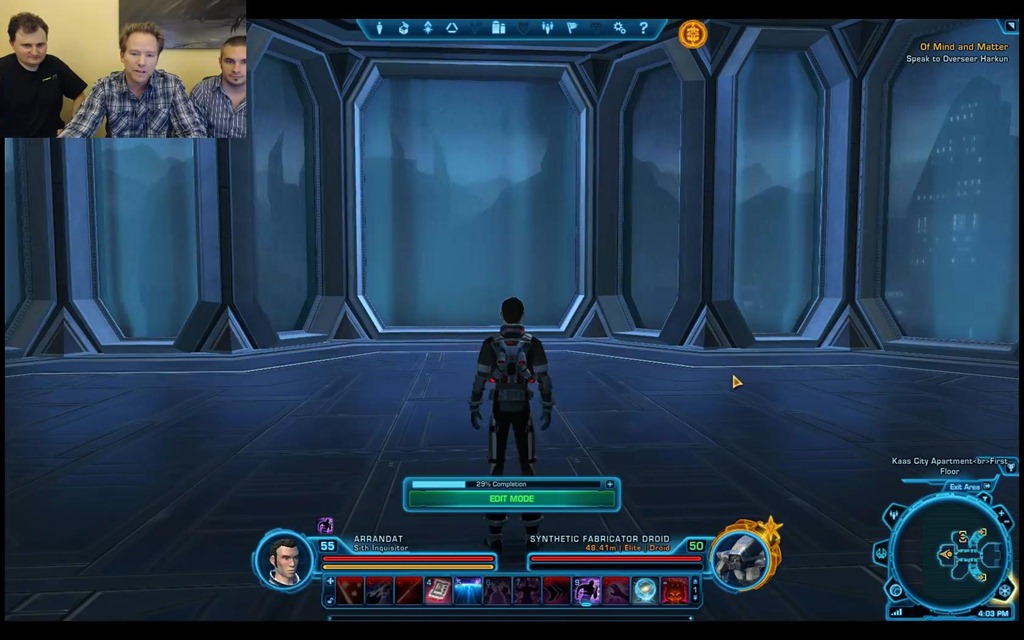Click the purple buff icon above the player name
This screenshot has height=640, width=1024.
(x=325, y=525)
